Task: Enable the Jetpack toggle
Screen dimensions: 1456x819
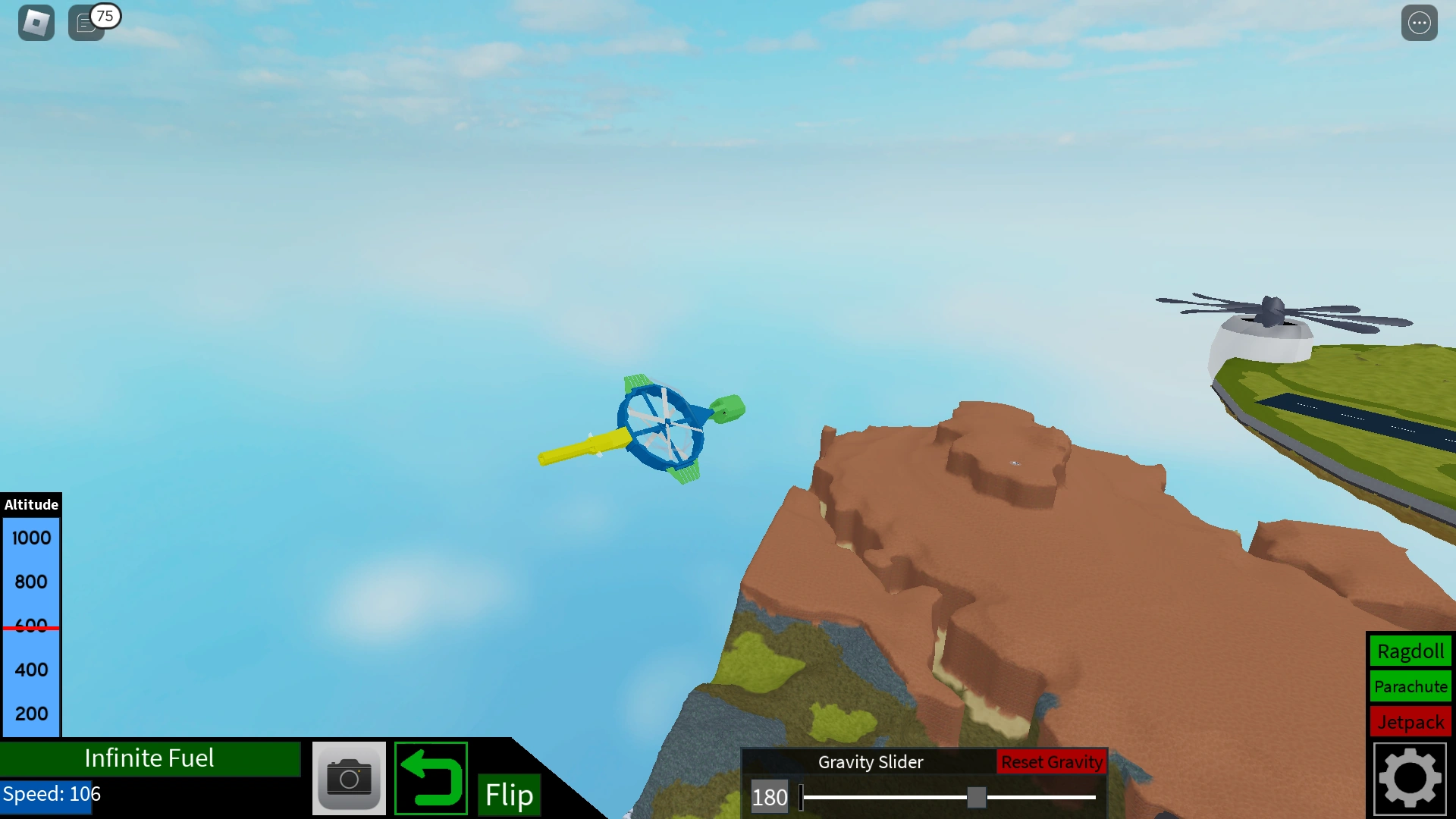Action: (1410, 722)
